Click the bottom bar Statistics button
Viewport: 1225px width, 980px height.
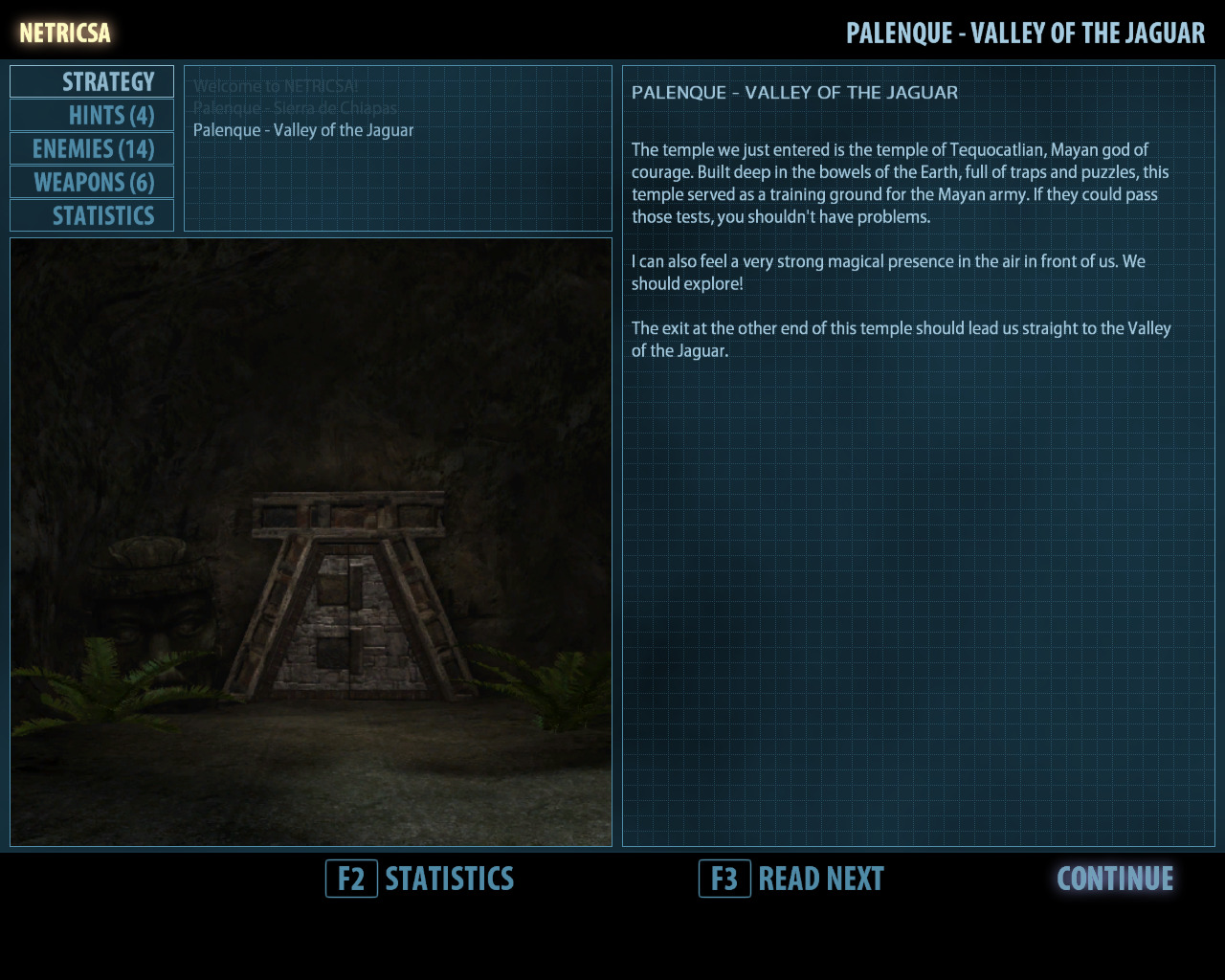point(420,879)
